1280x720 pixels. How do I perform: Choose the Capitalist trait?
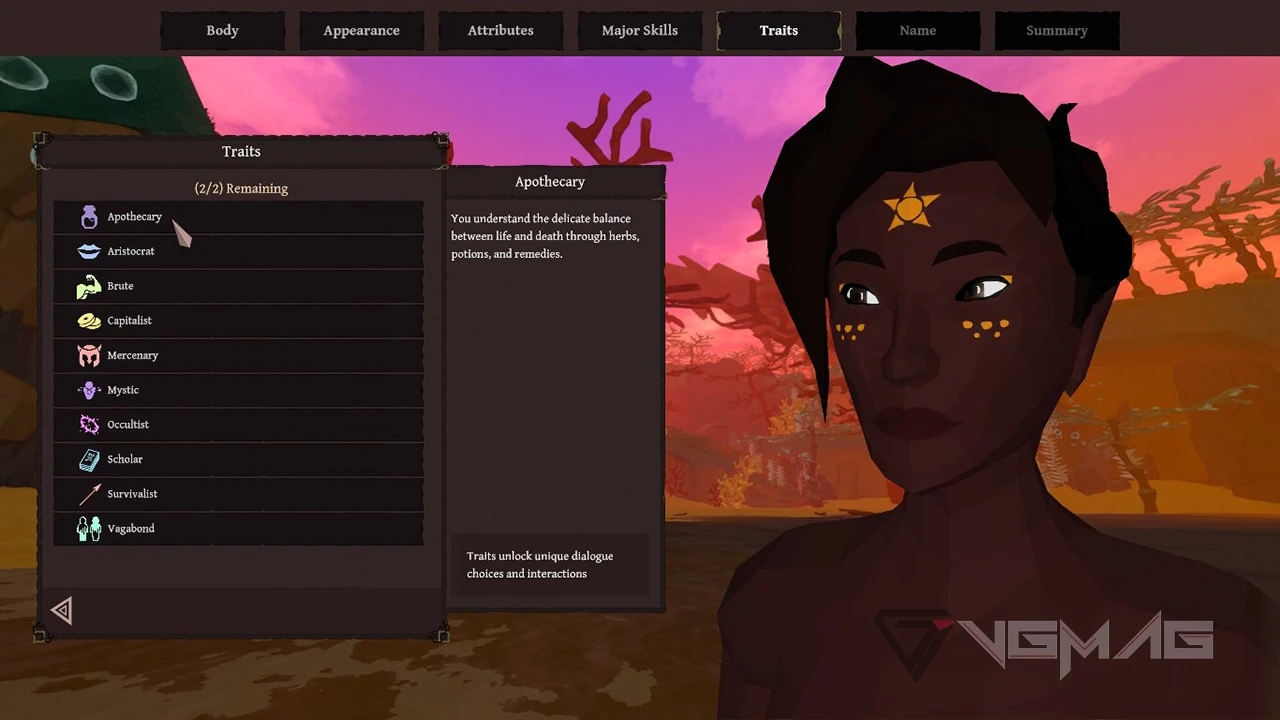(238, 321)
